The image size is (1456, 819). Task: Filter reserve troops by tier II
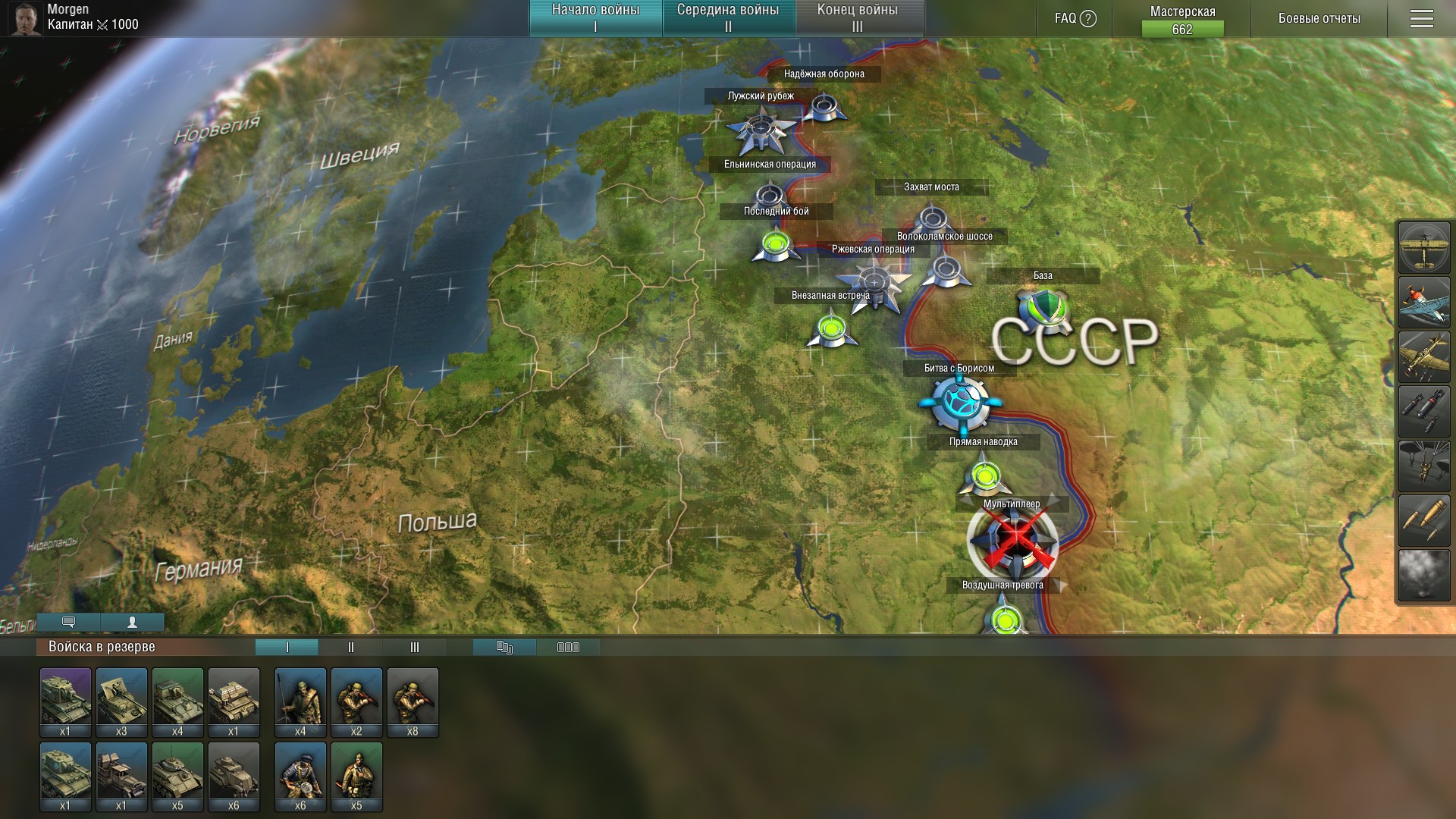pyautogui.click(x=350, y=647)
